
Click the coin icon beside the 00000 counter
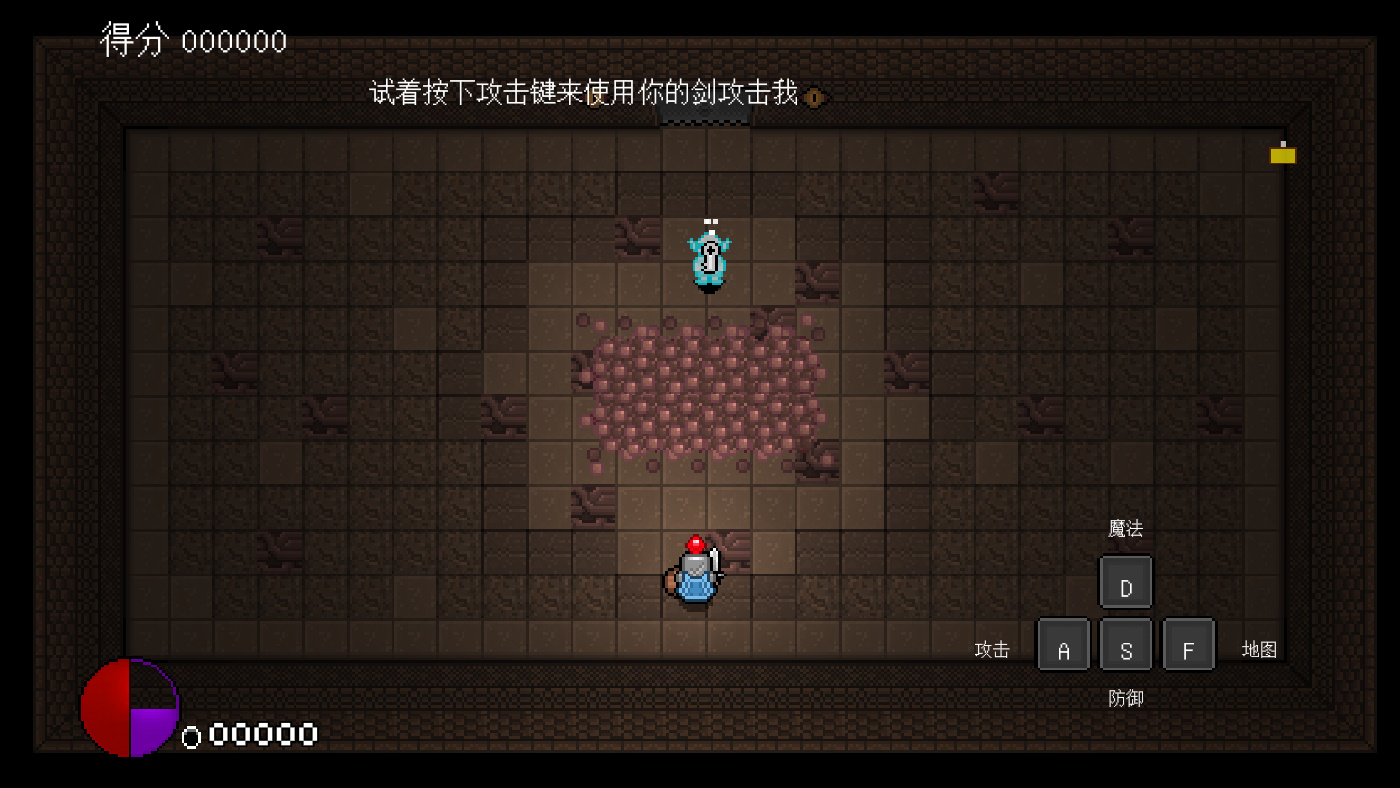click(190, 736)
